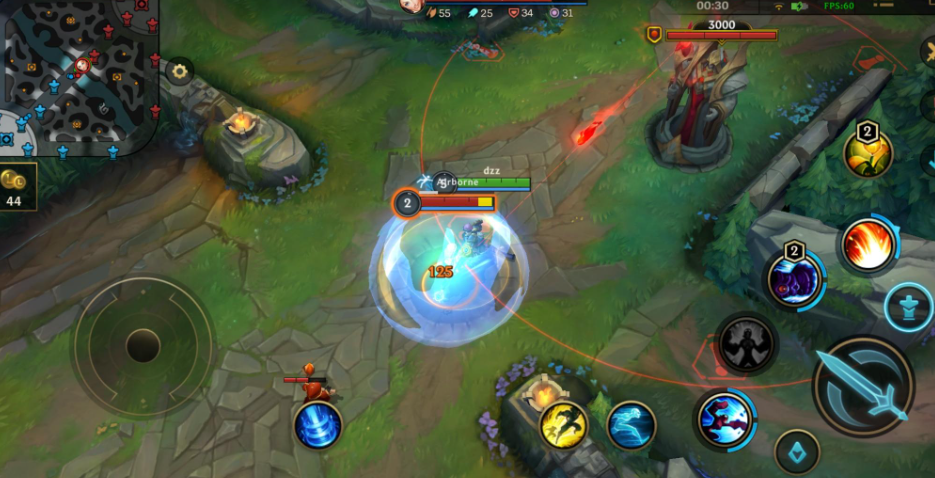Activate the purple beast ability
The height and width of the screenshot is (478, 935).
[794, 281]
